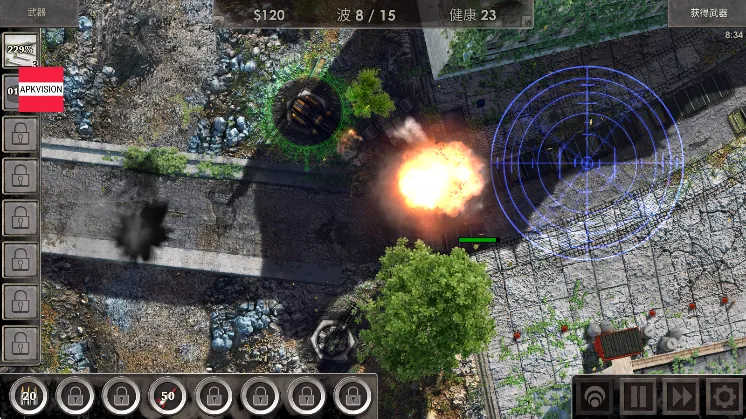The width and height of the screenshot is (746, 419).
Task: Tap the 获得武器 get-weapons button
Action: point(706,12)
